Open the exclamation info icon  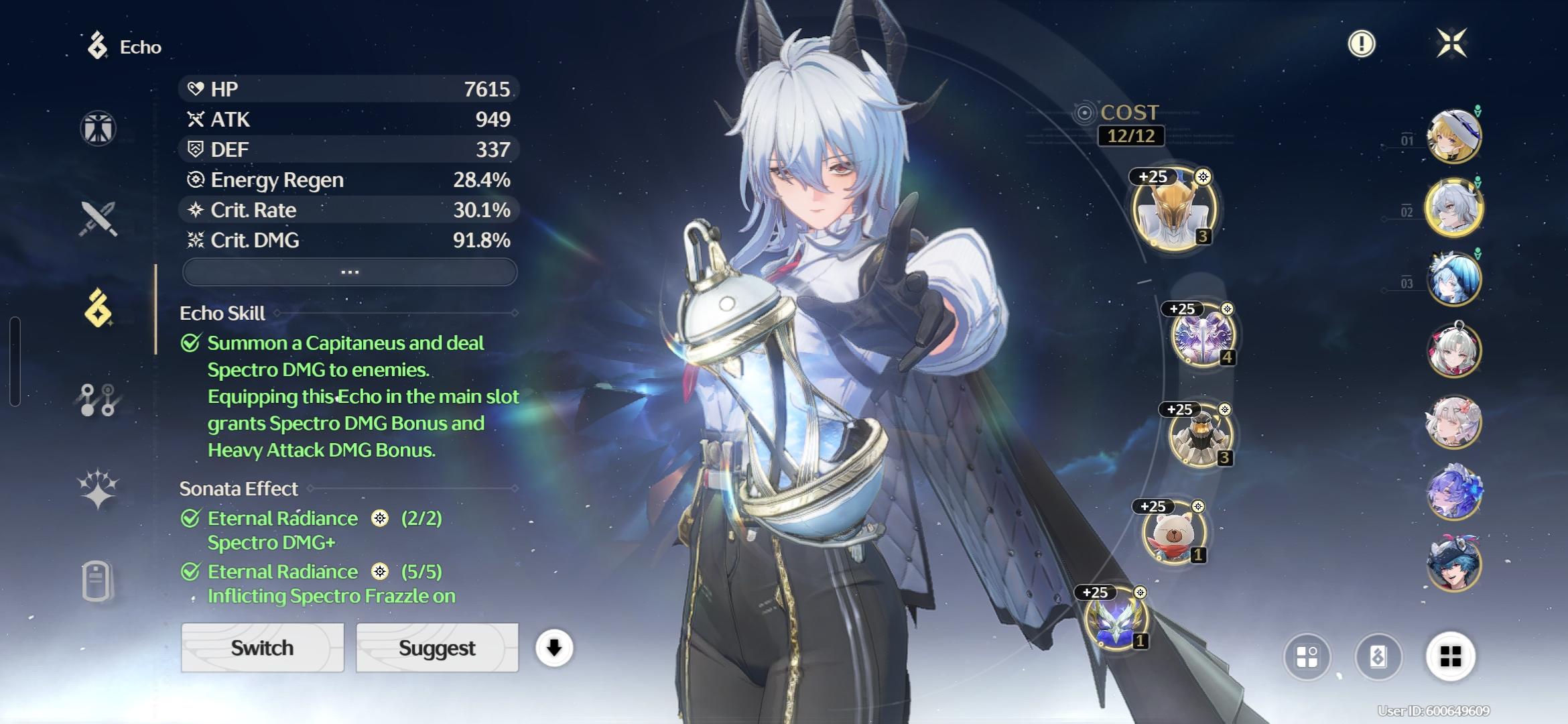1361,44
